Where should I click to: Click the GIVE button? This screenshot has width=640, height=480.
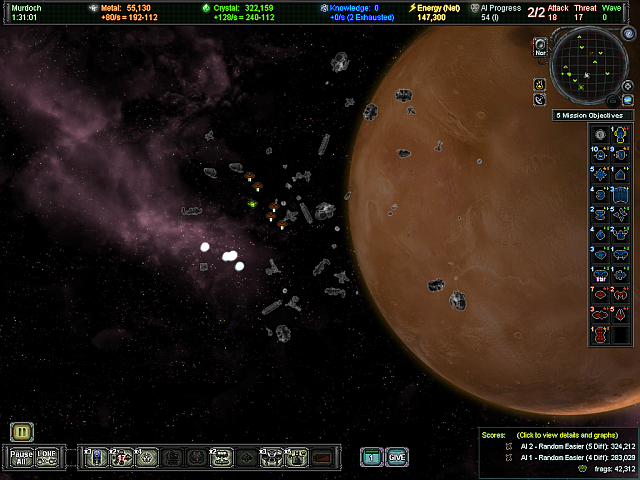[x=397, y=458]
